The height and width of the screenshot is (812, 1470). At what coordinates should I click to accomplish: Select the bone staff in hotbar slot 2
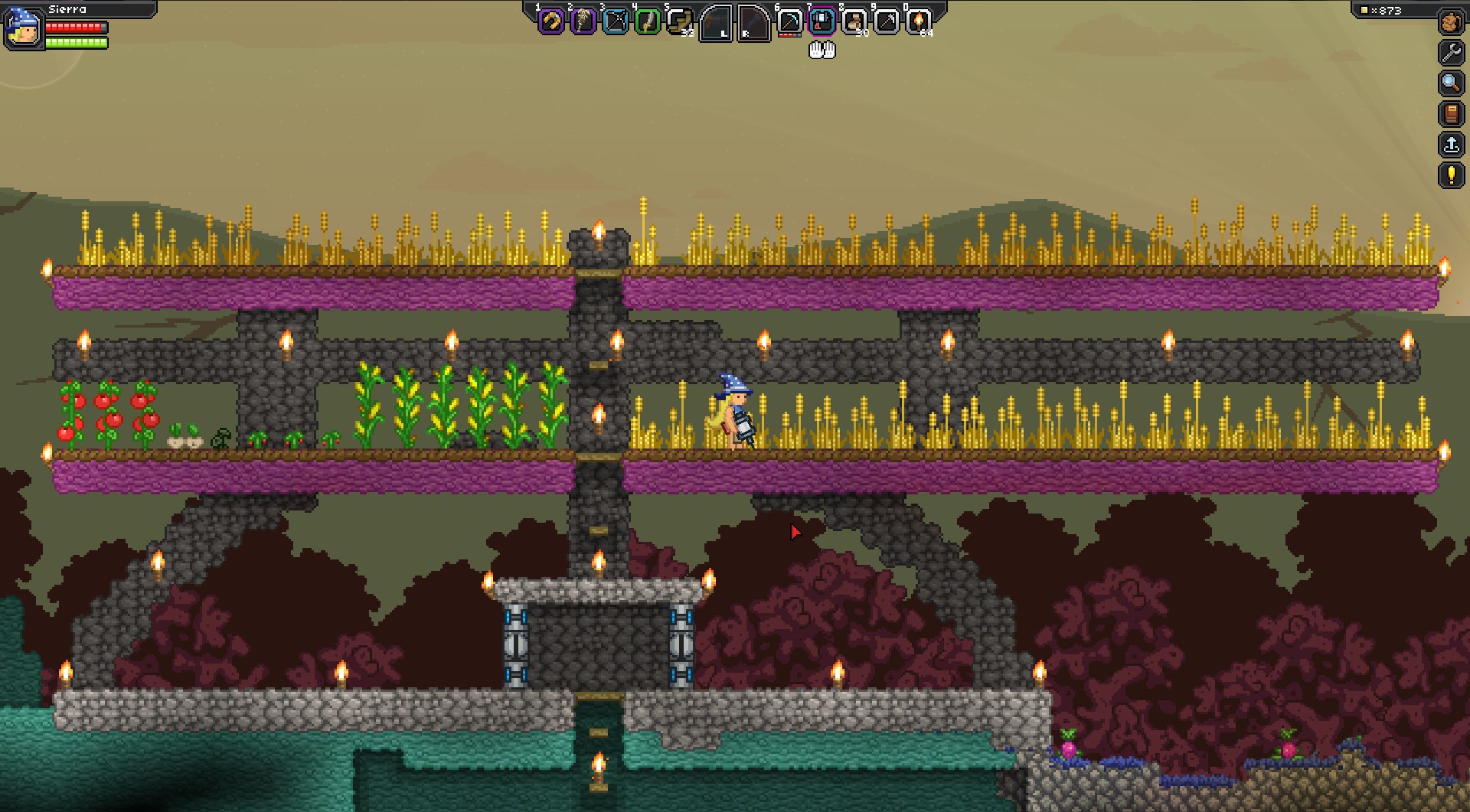click(x=583, y=21)
